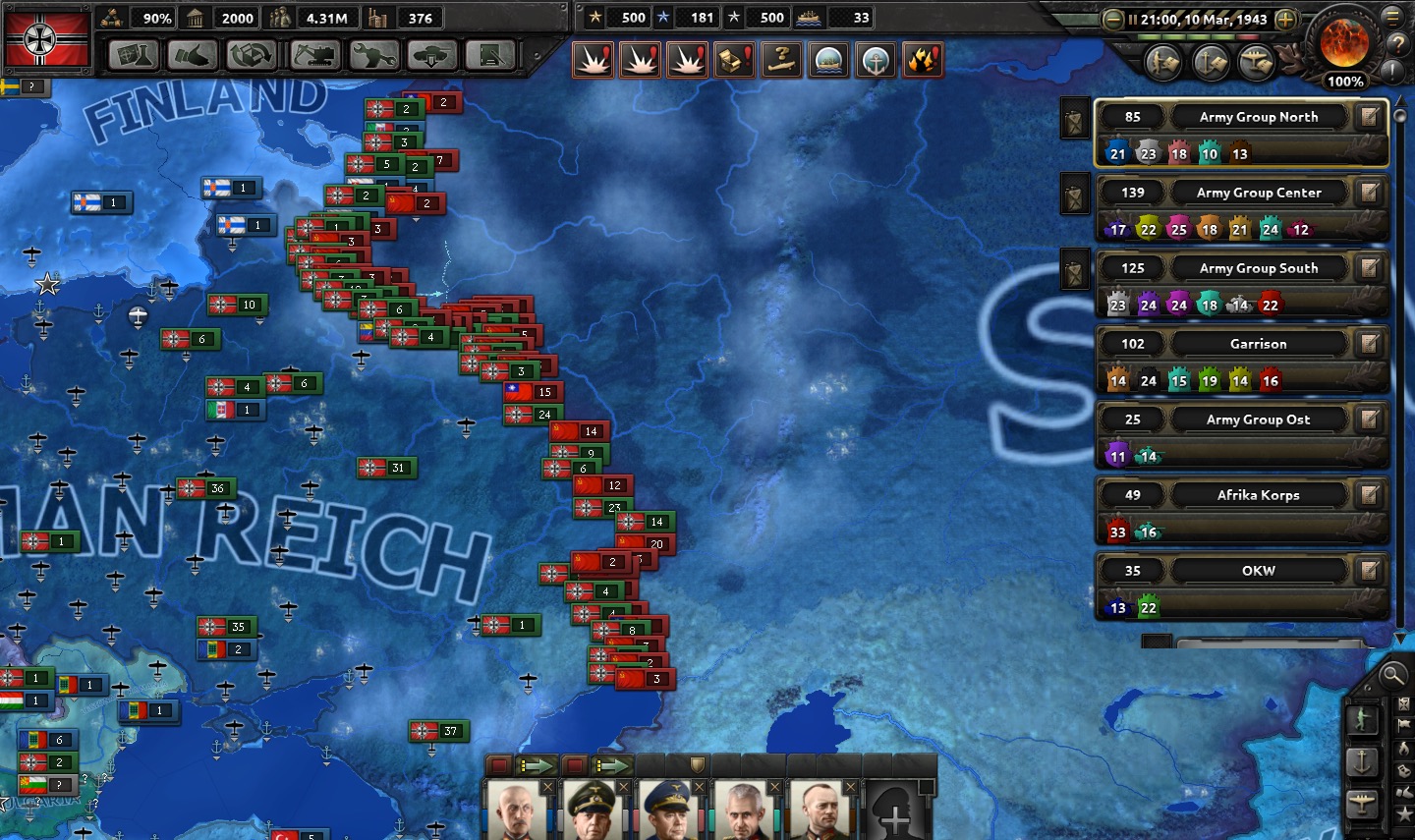
Task: Open the Trade crates menu
Action: click(x=252, y=56)
